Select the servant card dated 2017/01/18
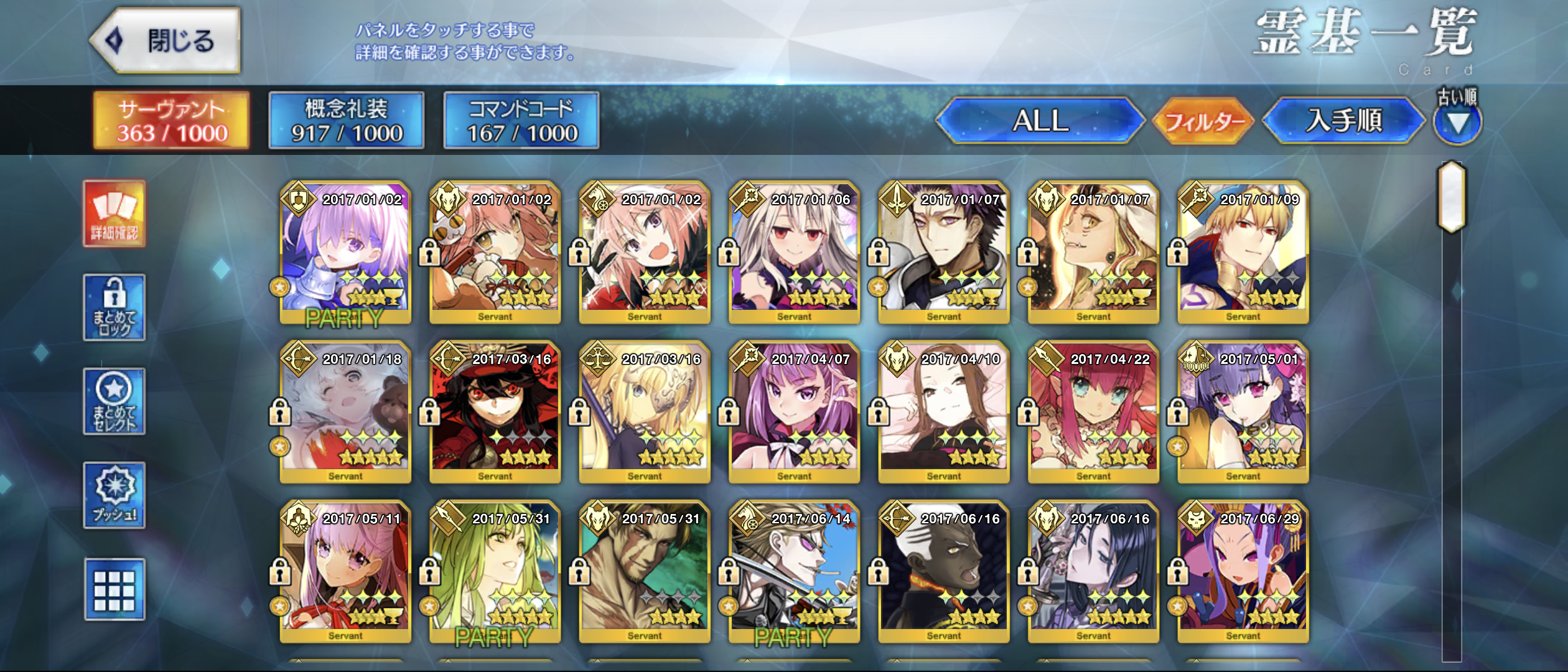 (x=345, y=412)
